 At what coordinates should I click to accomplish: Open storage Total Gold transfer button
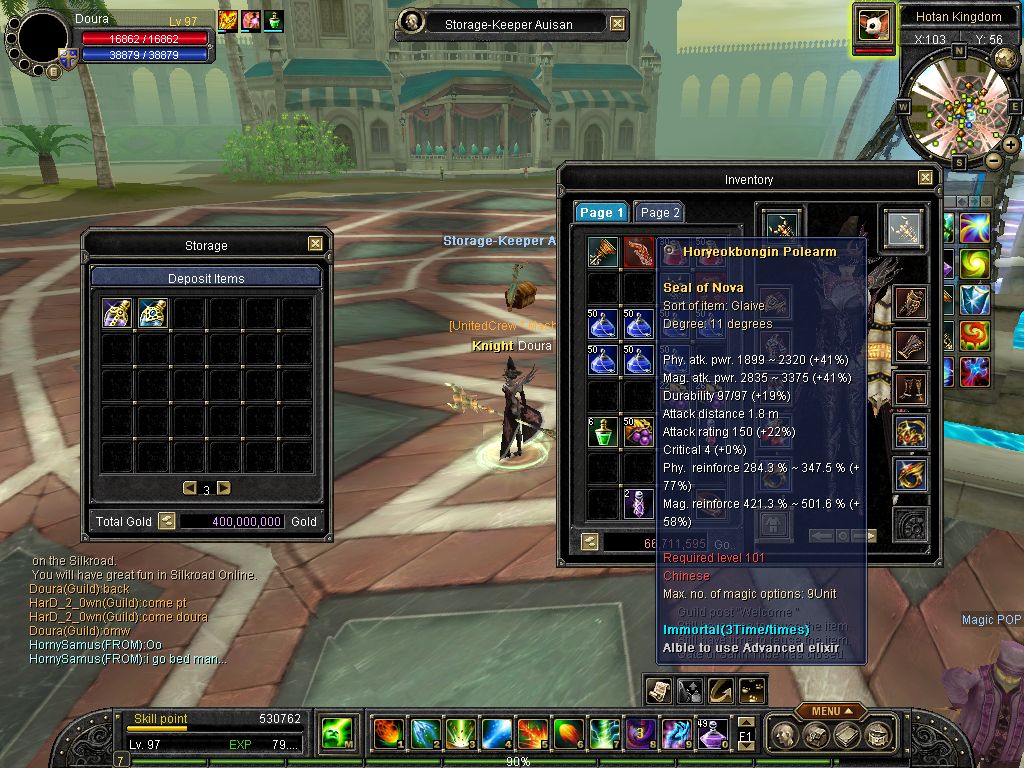pos(167,521)
